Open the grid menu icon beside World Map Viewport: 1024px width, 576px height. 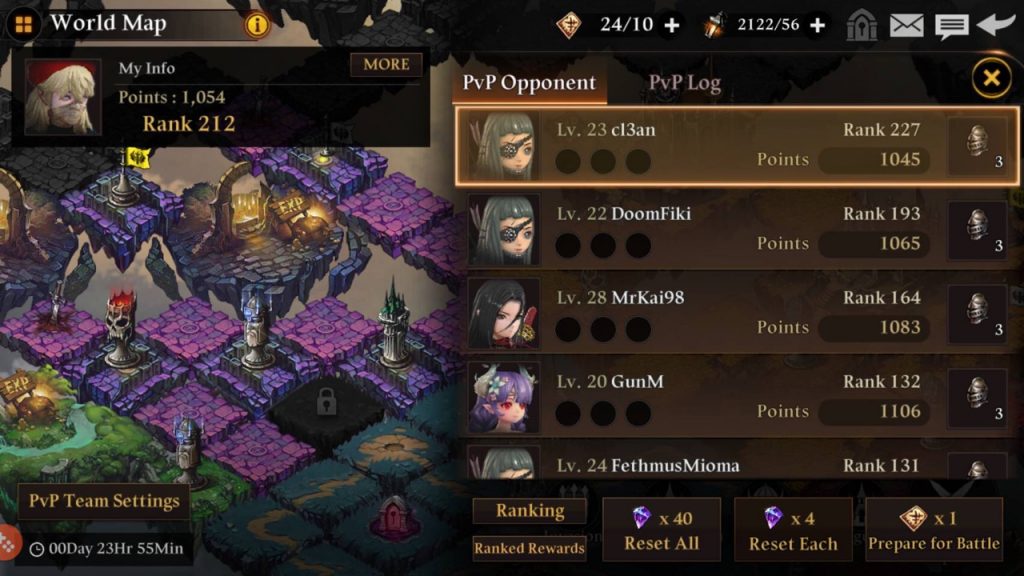22,24
